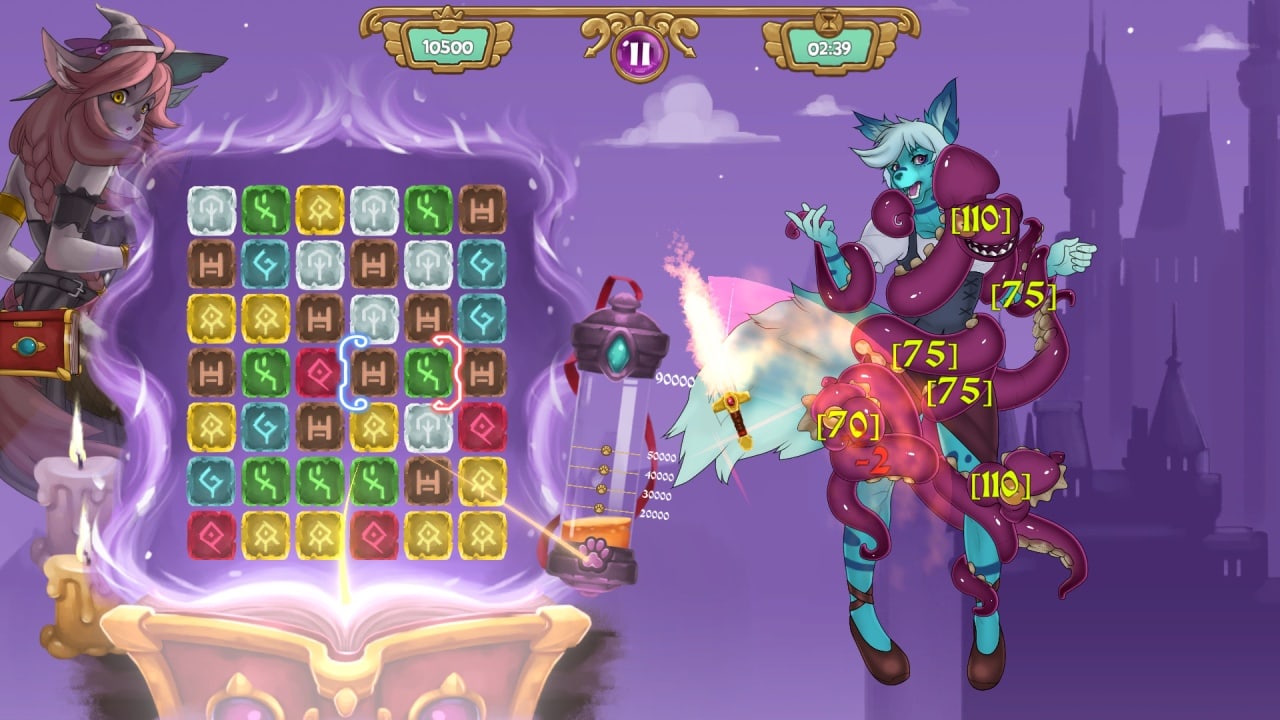Pick the red rune tile beside the blue bracket
Image resolution: width=1280 pixels, height=720 pixels.
319,372
